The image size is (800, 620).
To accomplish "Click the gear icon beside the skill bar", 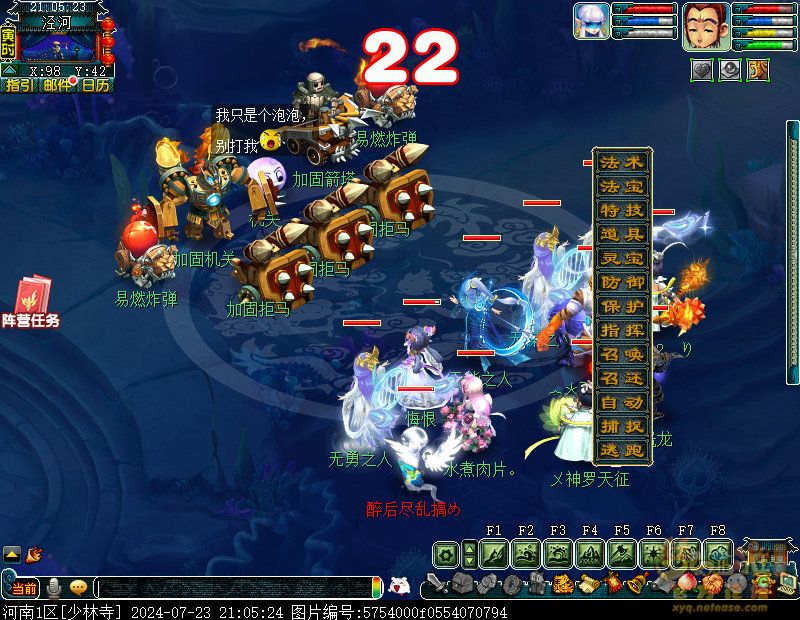I will click(x=446, y=553).
